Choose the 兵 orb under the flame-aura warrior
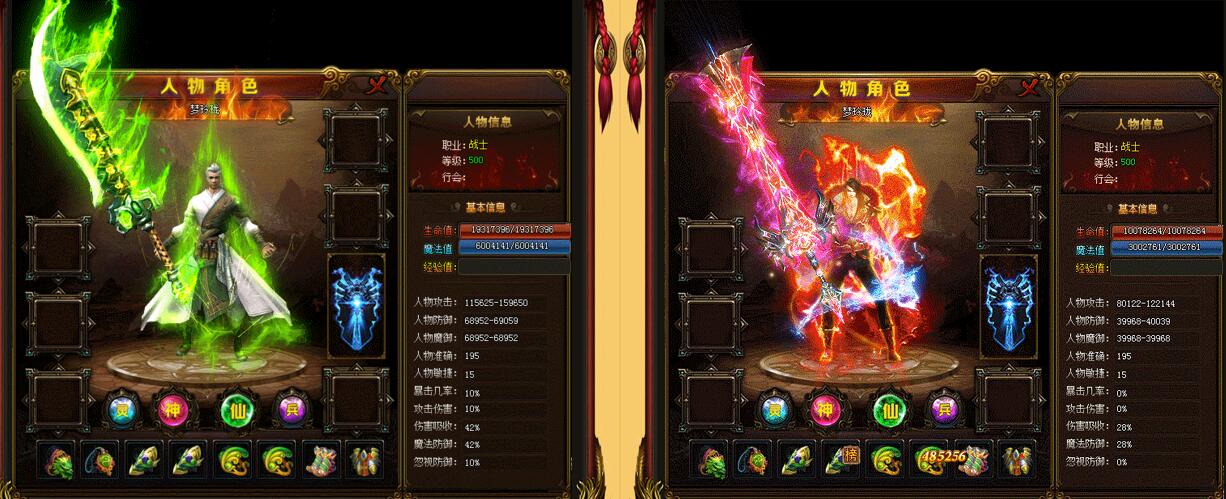The image size is (1226, 499). (943, 407)
